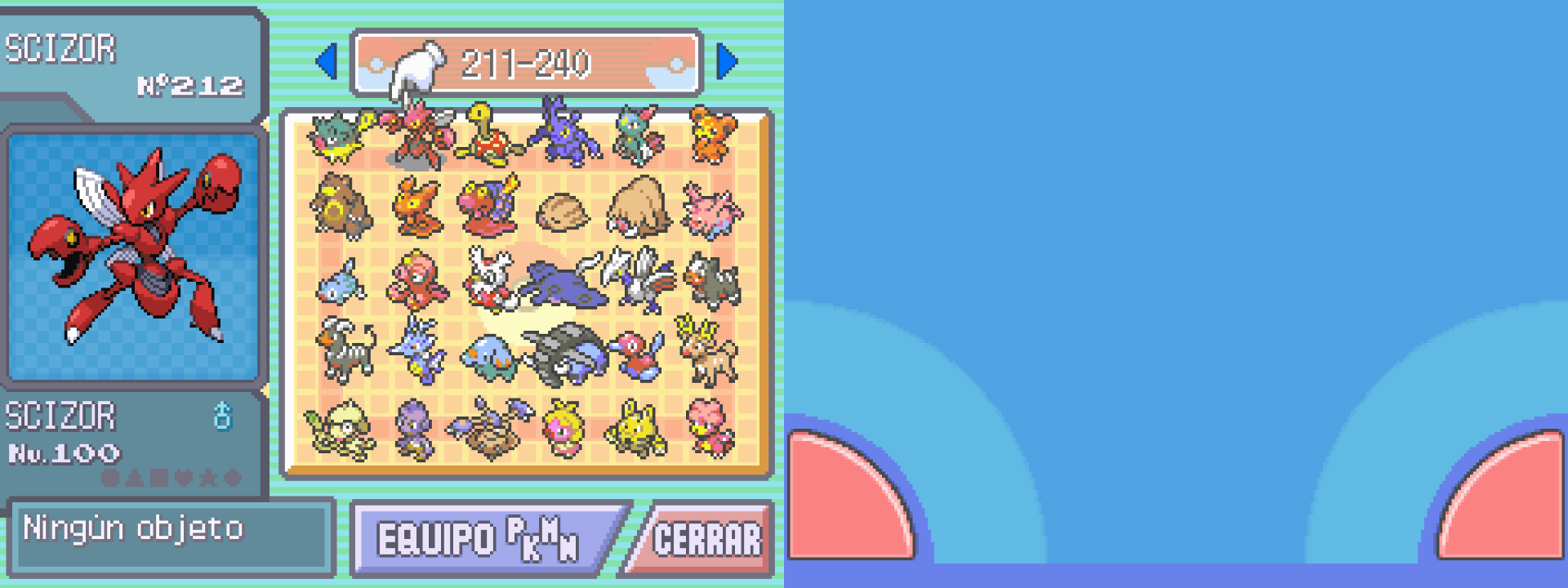The height and width of the screenshot is (588, 1568).
Task: Choose Skarmory from the box
Action: 639,278
